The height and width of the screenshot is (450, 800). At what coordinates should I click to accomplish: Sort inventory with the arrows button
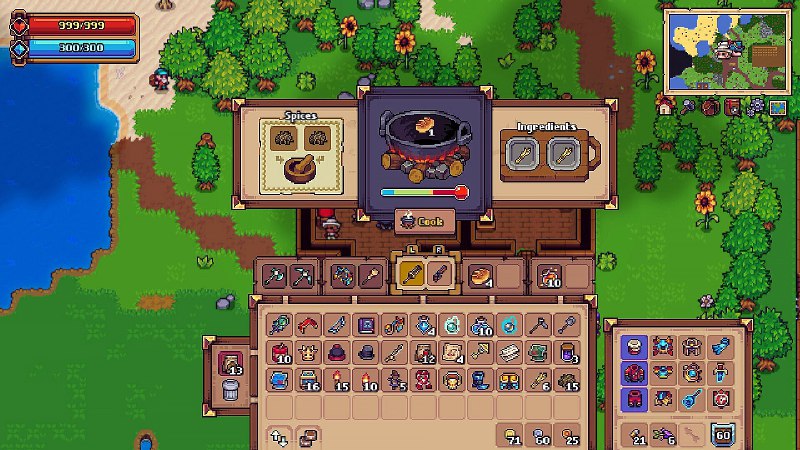click(x=279, y=434)
